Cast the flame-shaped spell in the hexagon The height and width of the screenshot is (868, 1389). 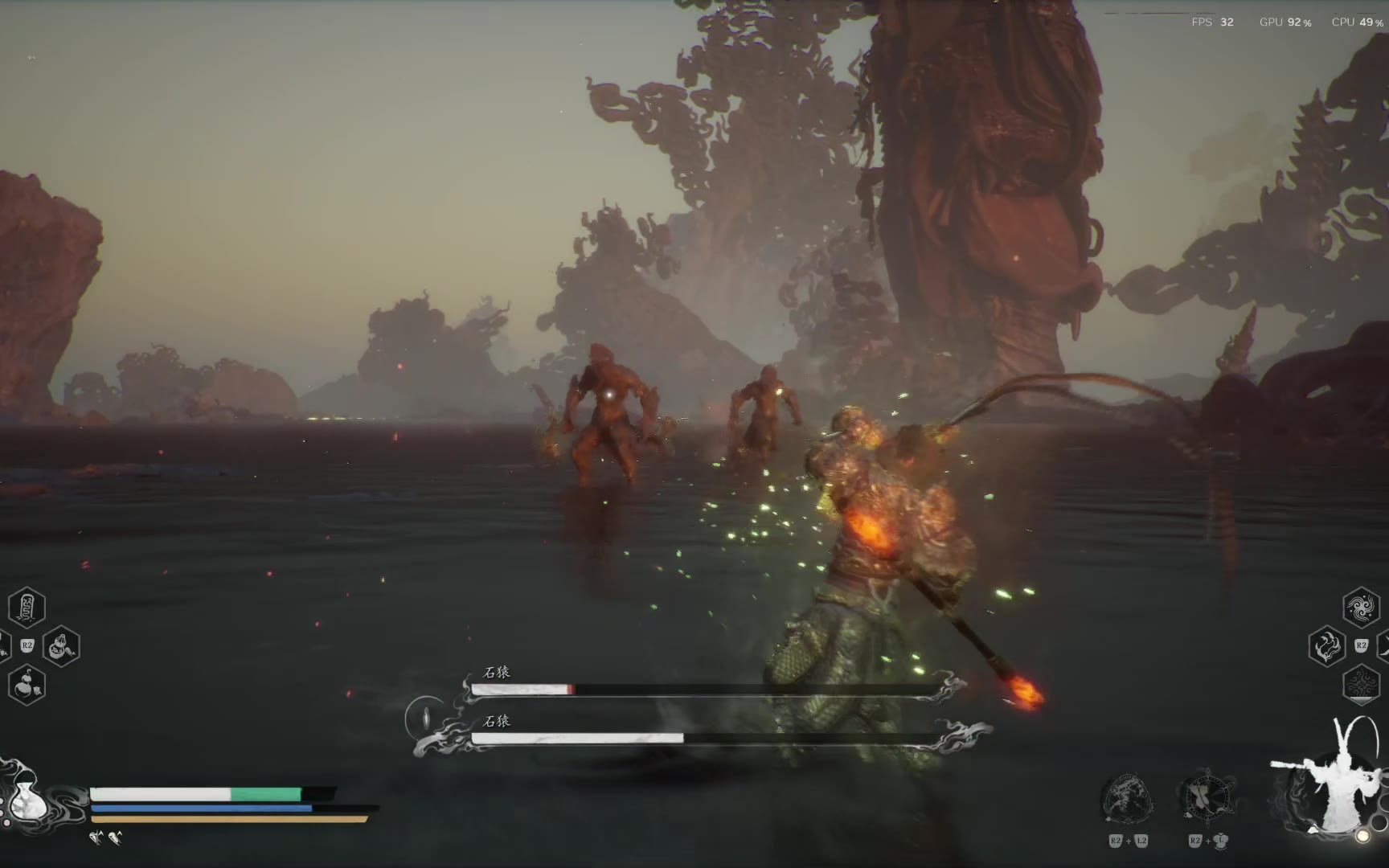tap(1326, 646)
